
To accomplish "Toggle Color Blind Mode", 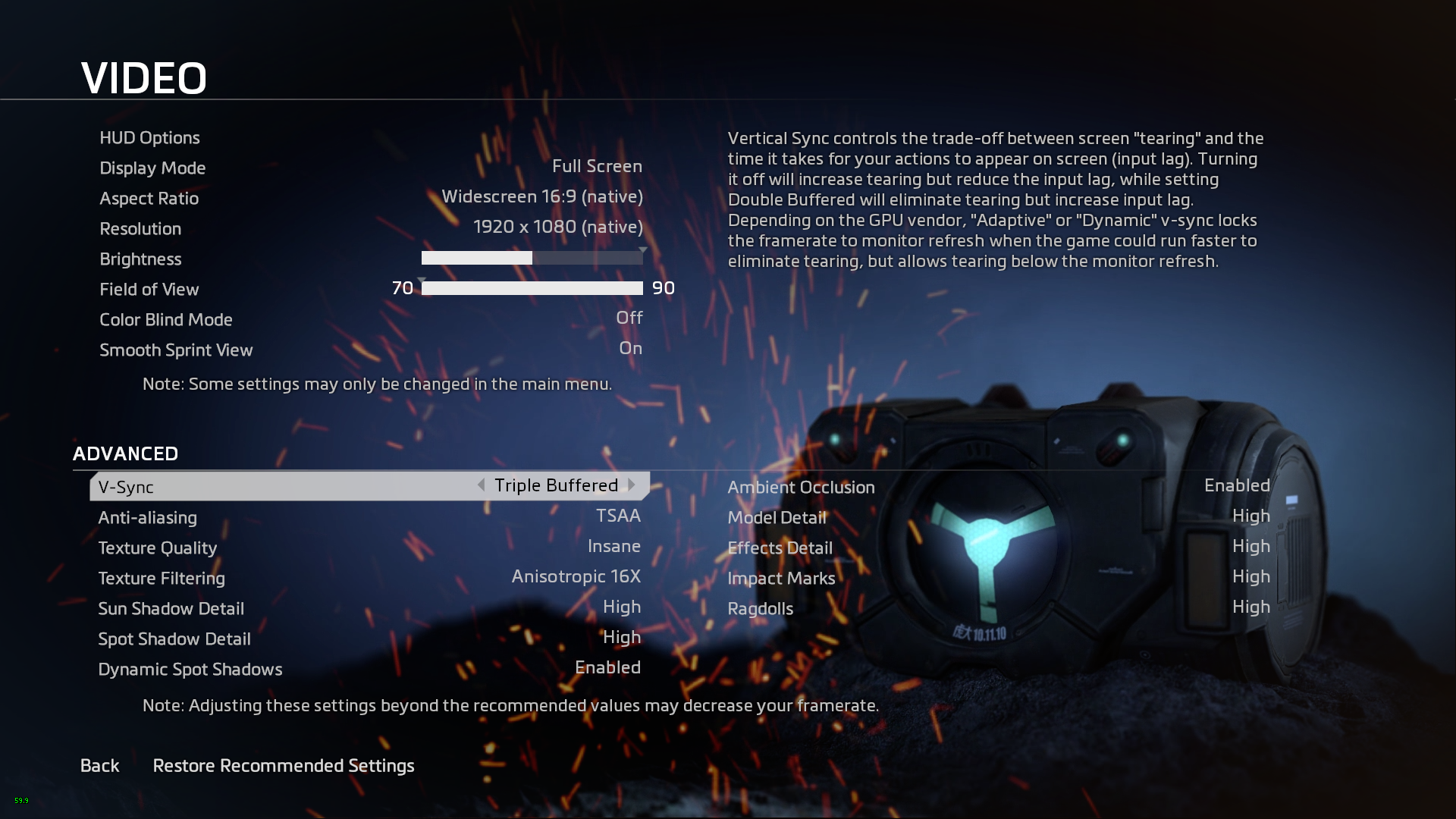I will point(629,318).
